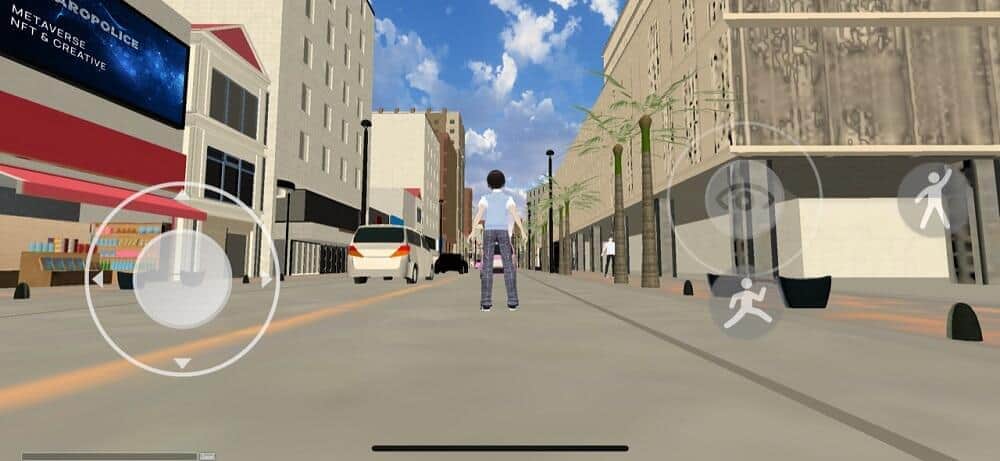
Task: Tap the joystick's right arrow
Action: [x=267, y=280]
